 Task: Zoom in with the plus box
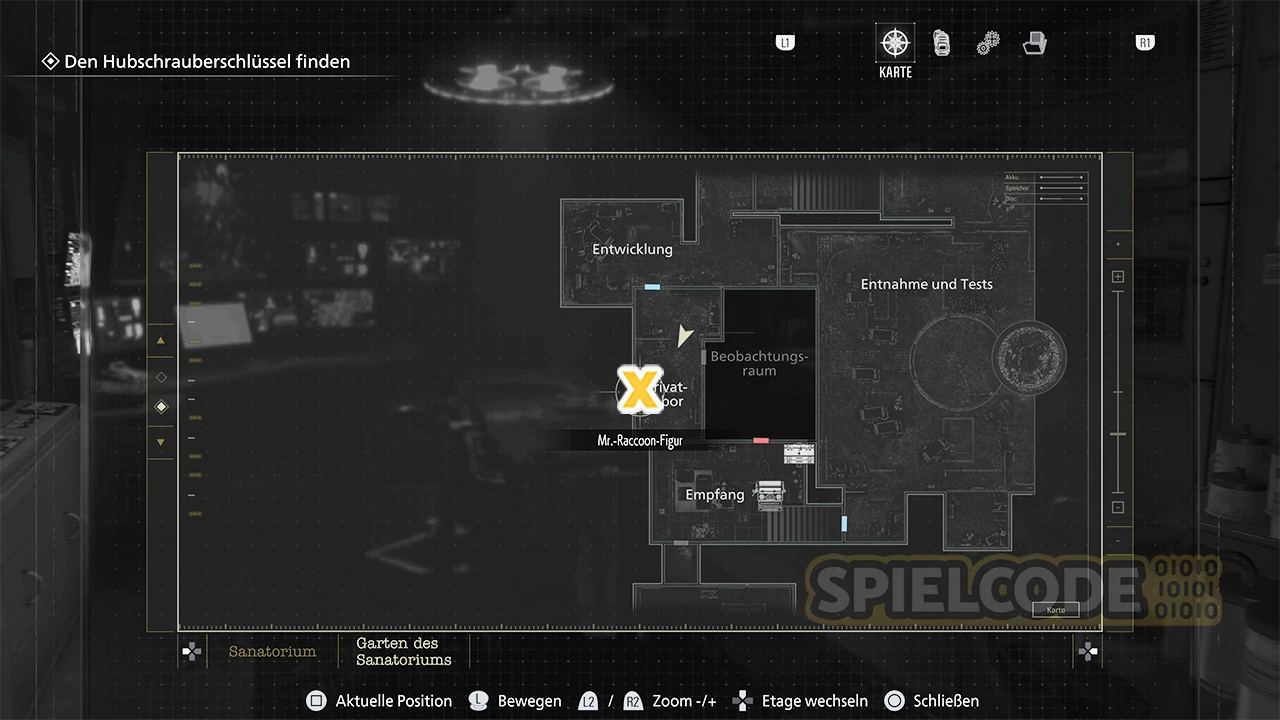(1118, 277)
